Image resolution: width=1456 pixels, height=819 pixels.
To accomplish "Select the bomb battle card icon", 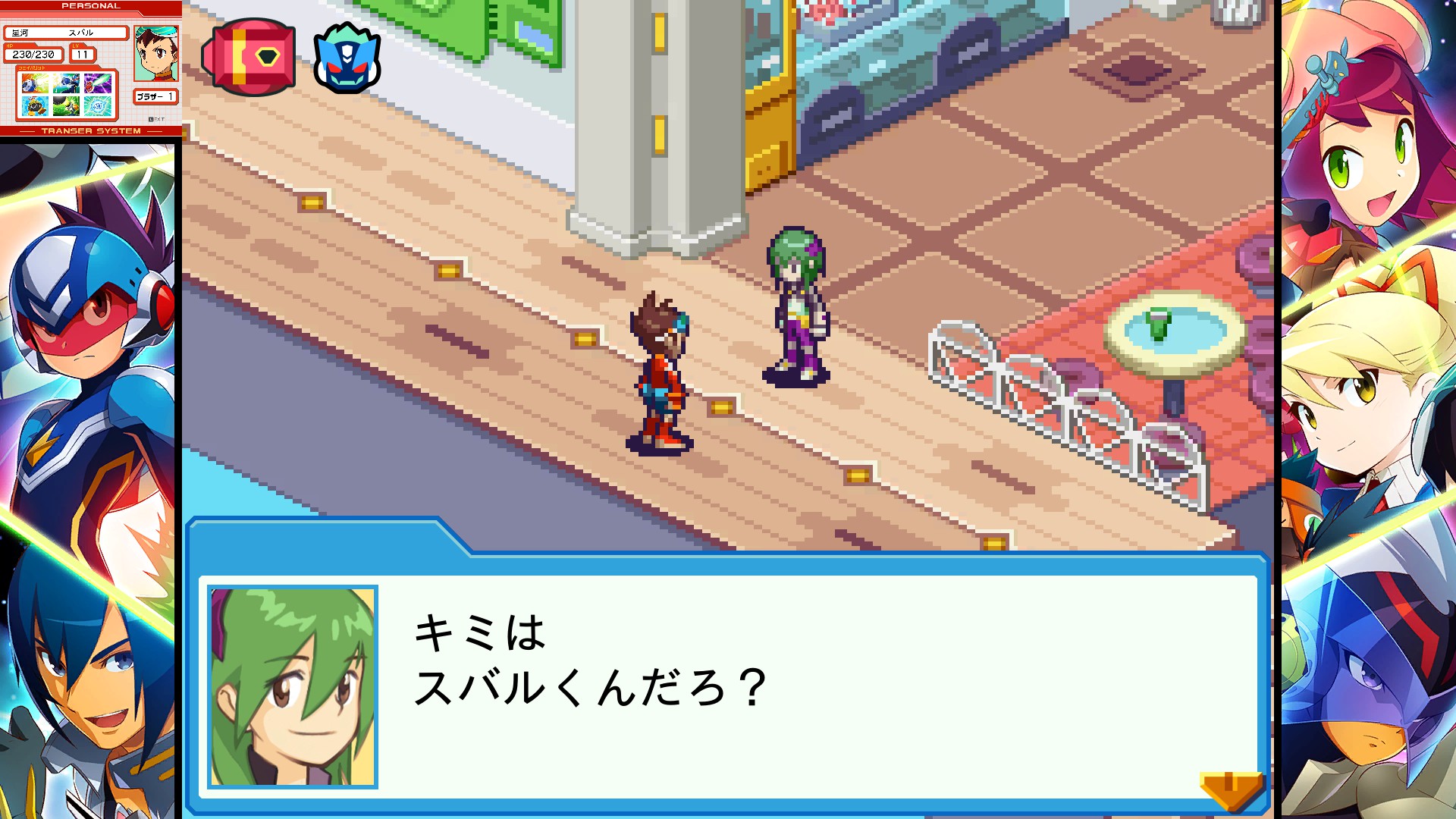I will 33,106.
